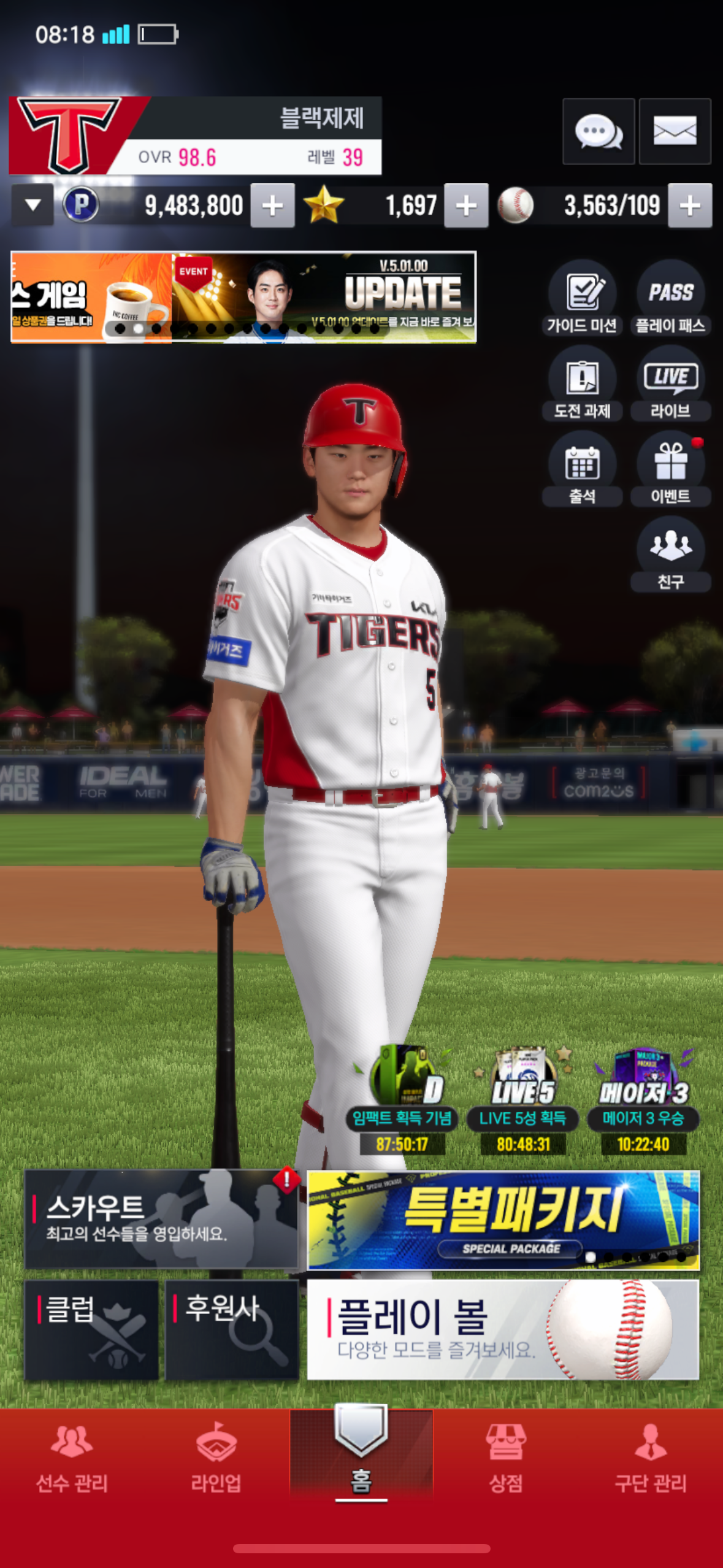Open the 친구 friends list

click(670, 555)
